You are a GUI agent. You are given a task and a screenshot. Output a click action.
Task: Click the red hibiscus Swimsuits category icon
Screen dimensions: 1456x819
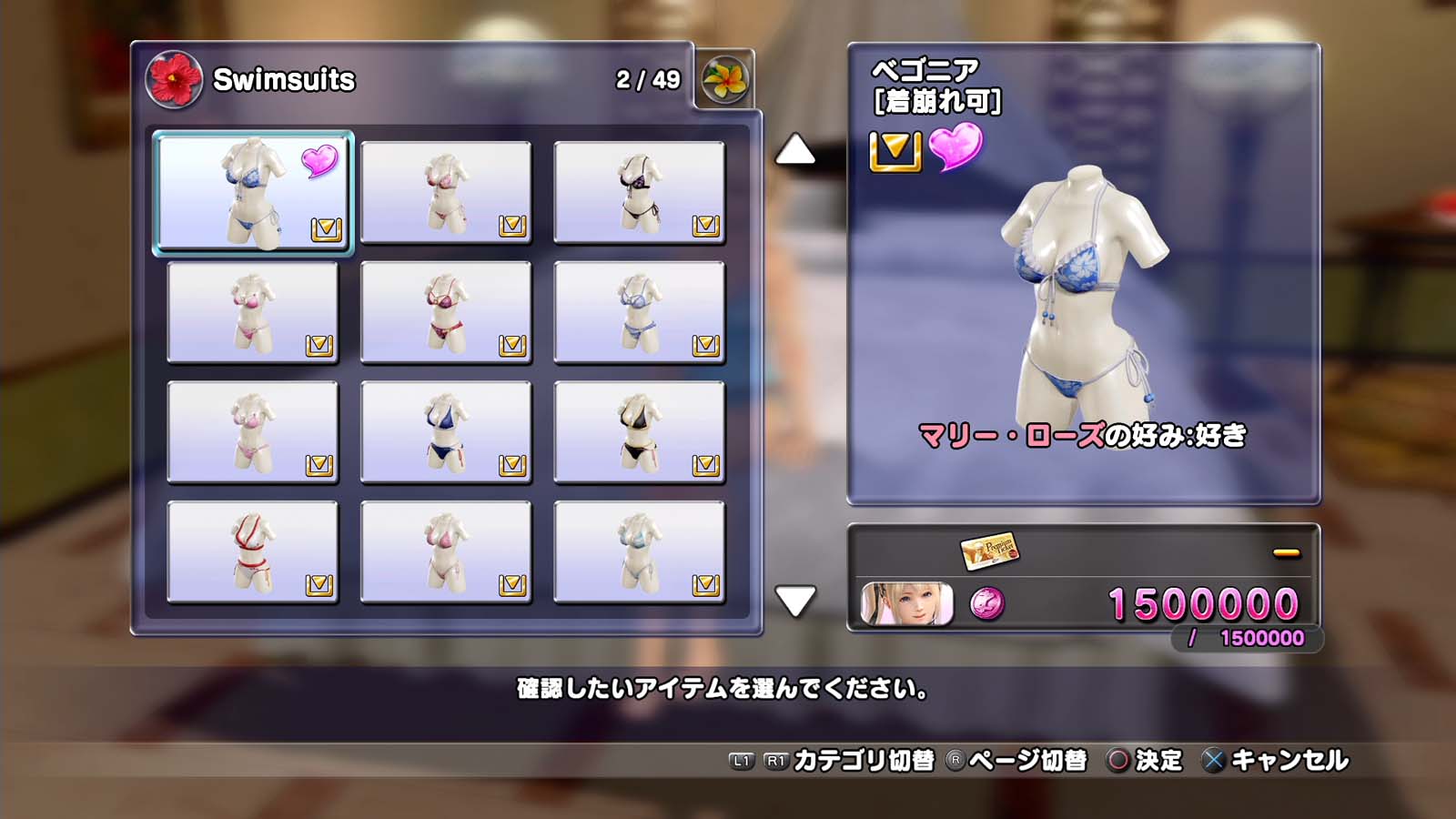click(x=173, y=79)
